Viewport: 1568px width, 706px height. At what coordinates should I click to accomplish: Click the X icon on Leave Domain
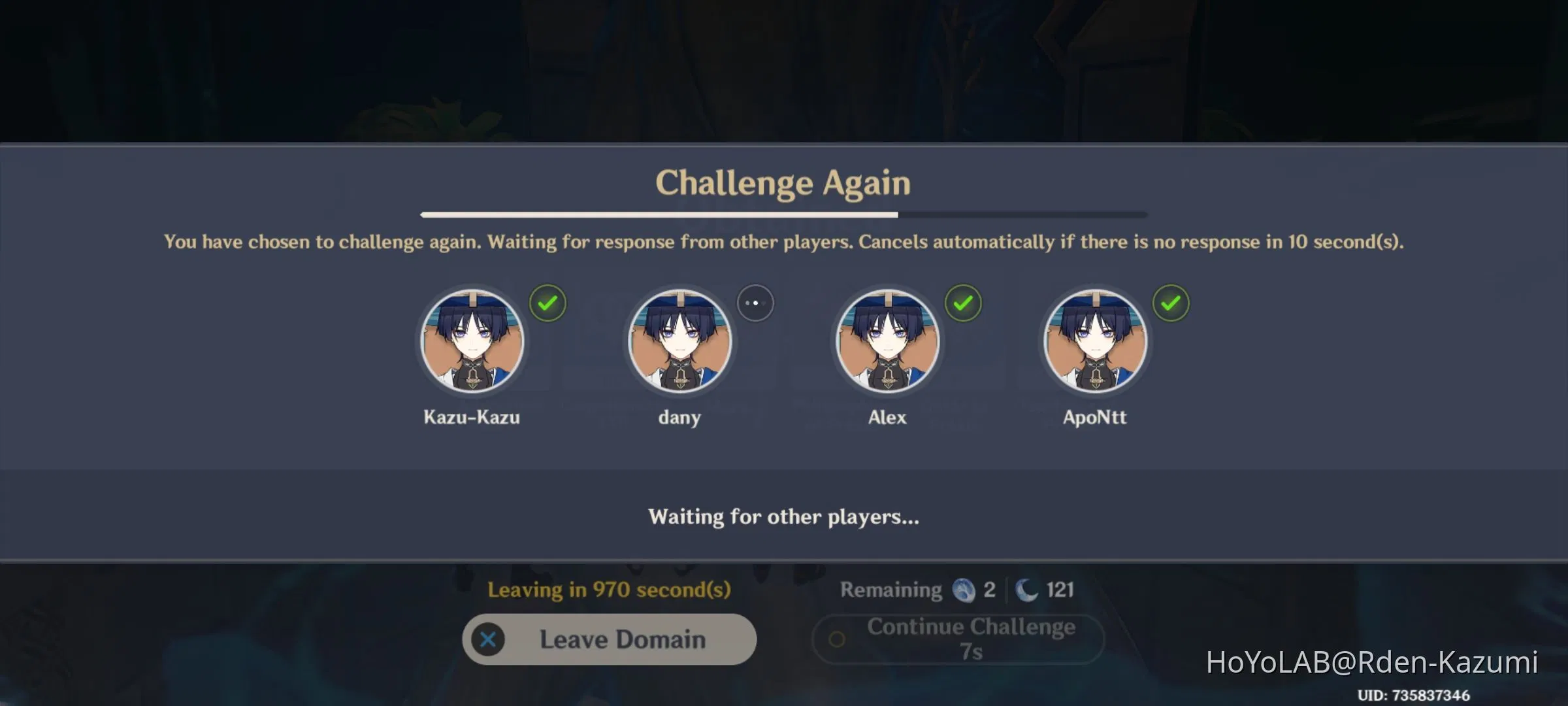(487, 639)
